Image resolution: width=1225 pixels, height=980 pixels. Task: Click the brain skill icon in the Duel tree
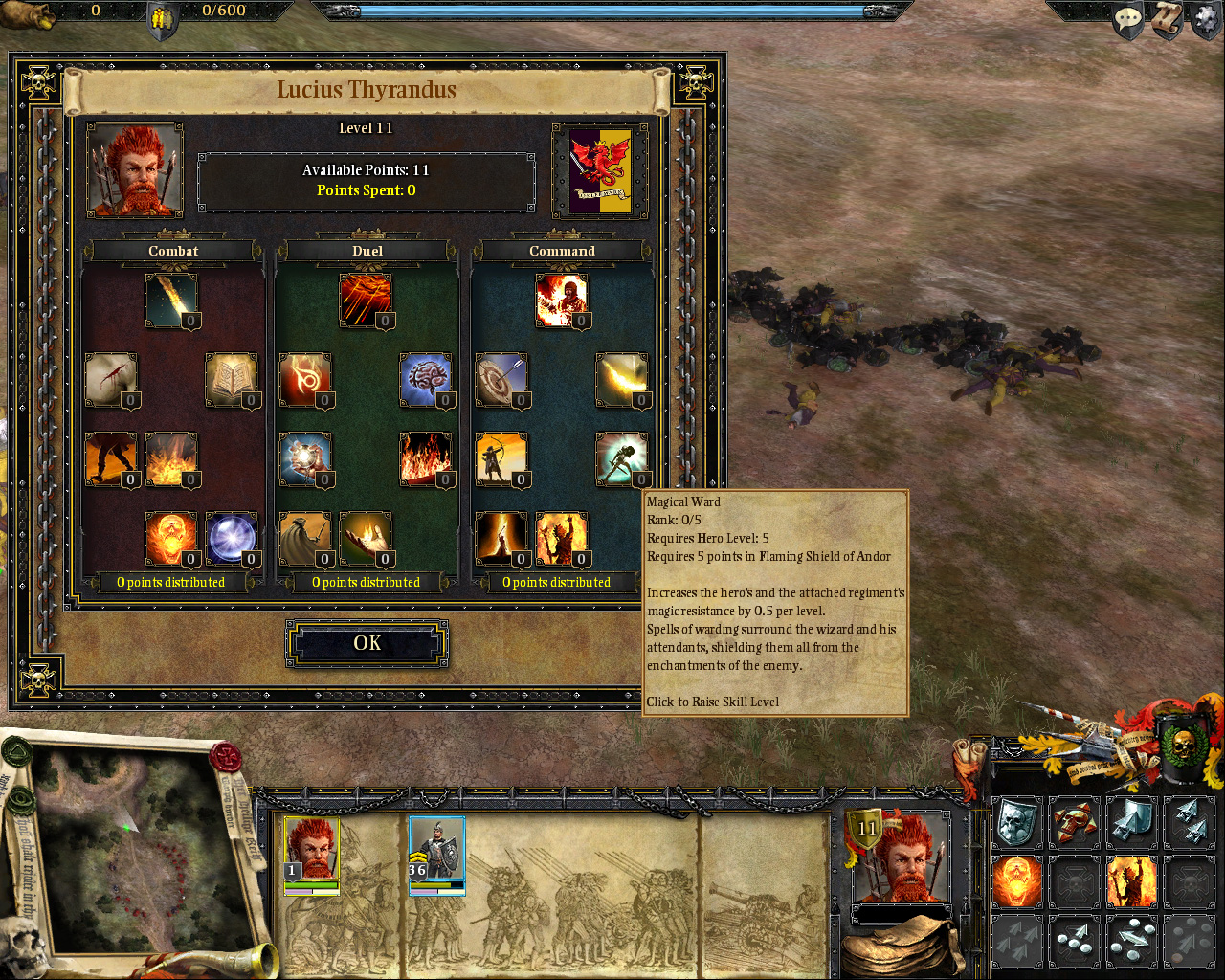(425, 376)
